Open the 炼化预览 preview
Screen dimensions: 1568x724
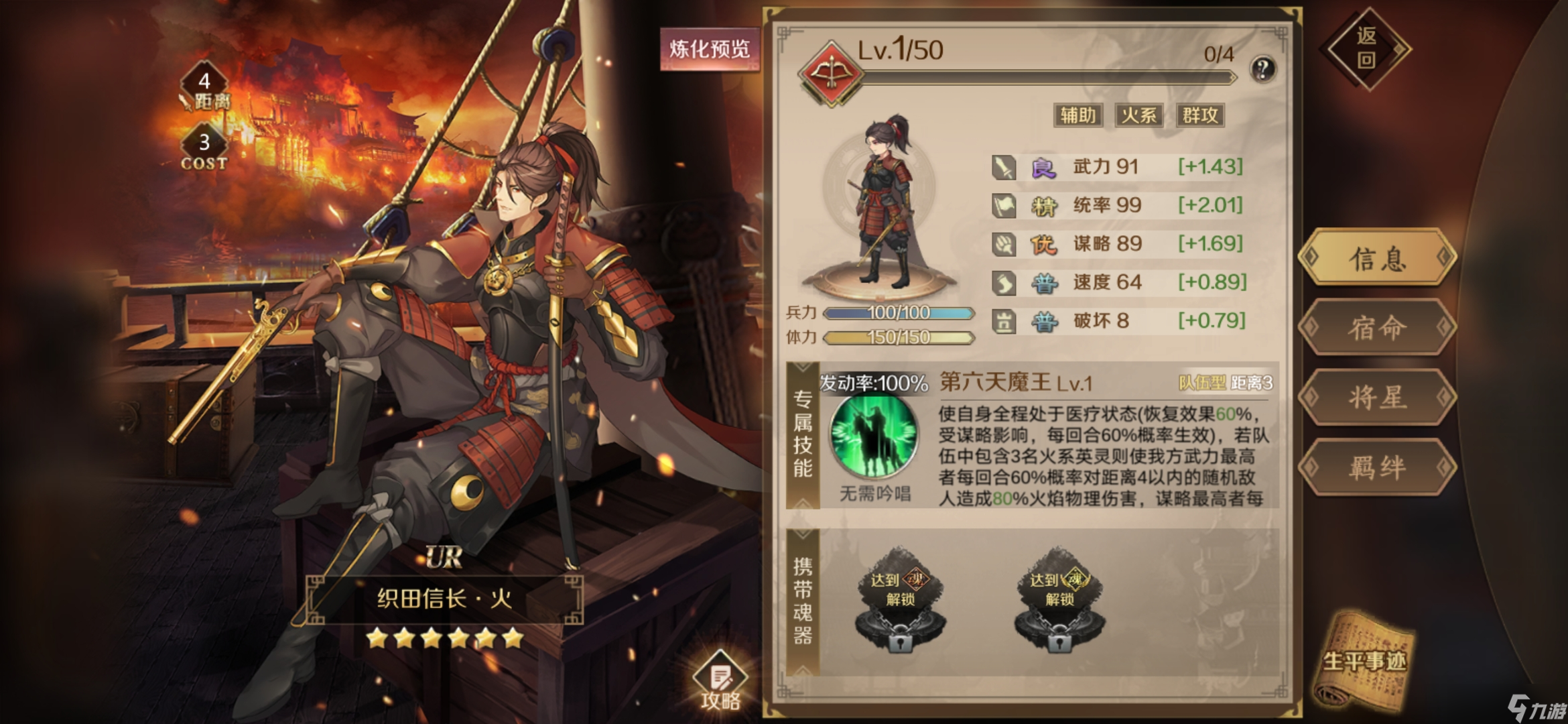710,49
